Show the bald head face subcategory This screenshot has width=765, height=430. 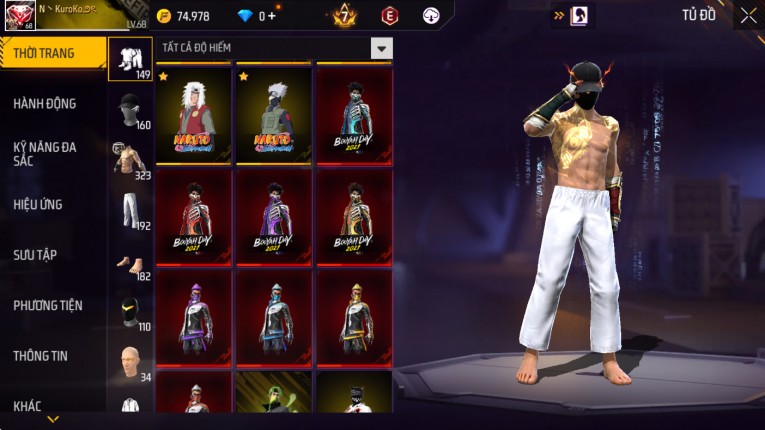[x=130, y=364]
